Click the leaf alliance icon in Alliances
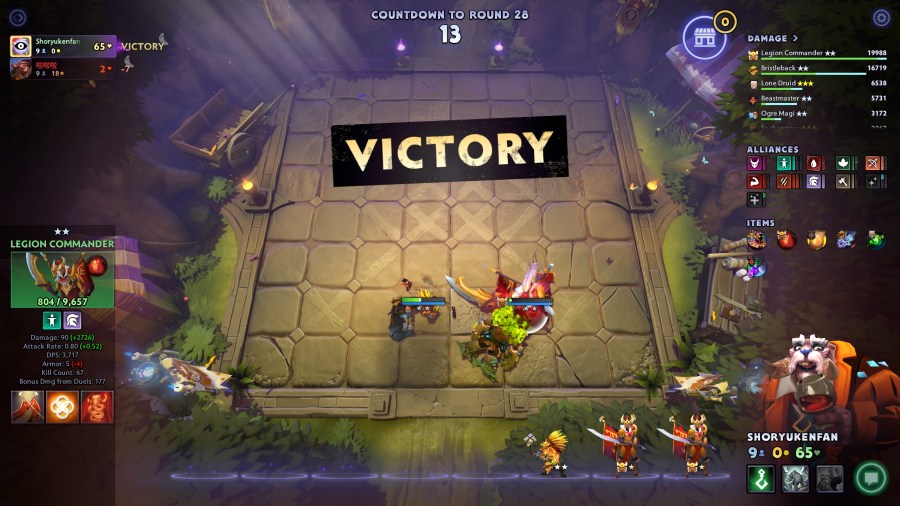Viewport: 900px width, 506px height. click(843, 163)
